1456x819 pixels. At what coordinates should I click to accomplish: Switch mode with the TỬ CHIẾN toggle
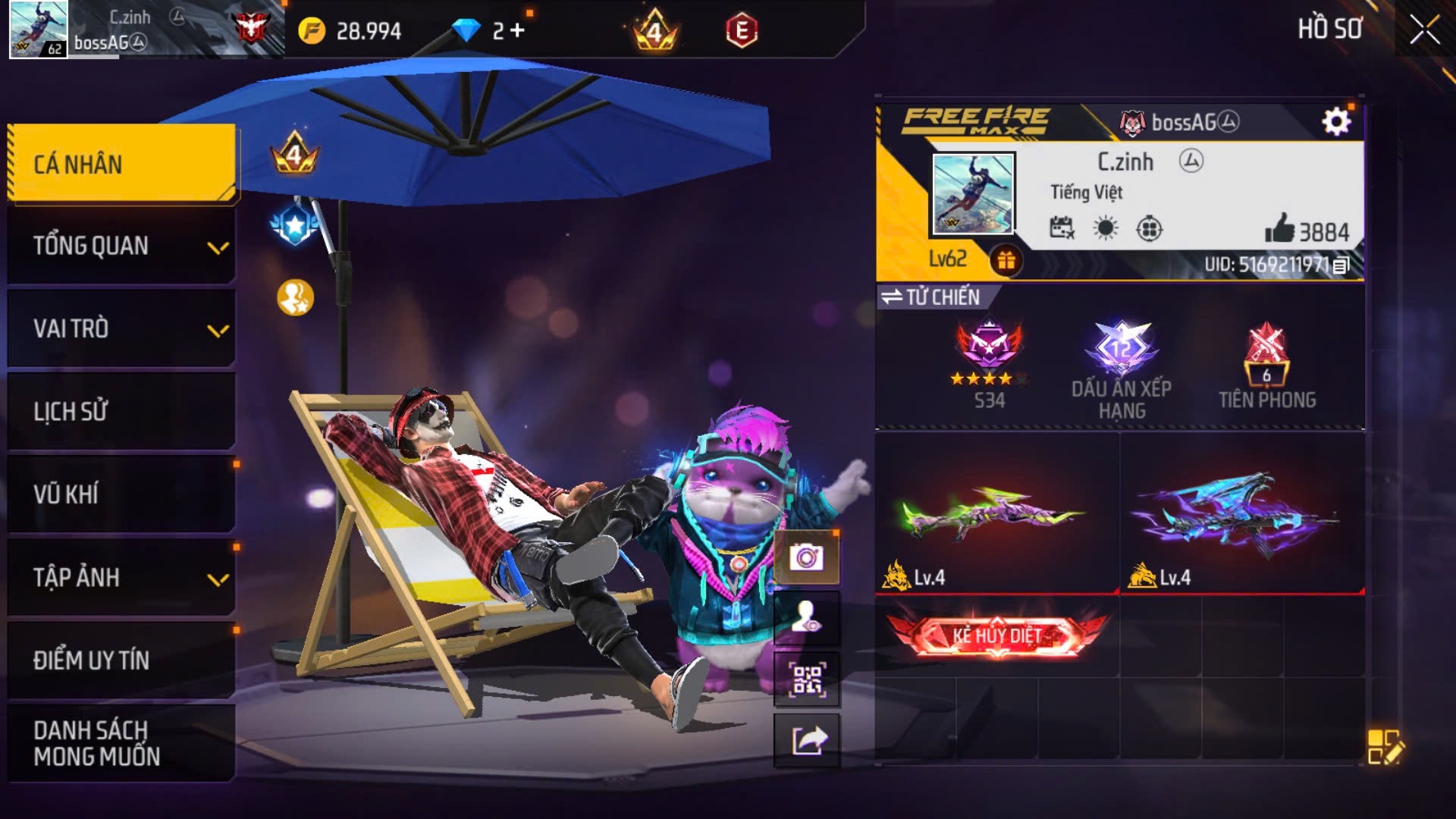(933, 297)
